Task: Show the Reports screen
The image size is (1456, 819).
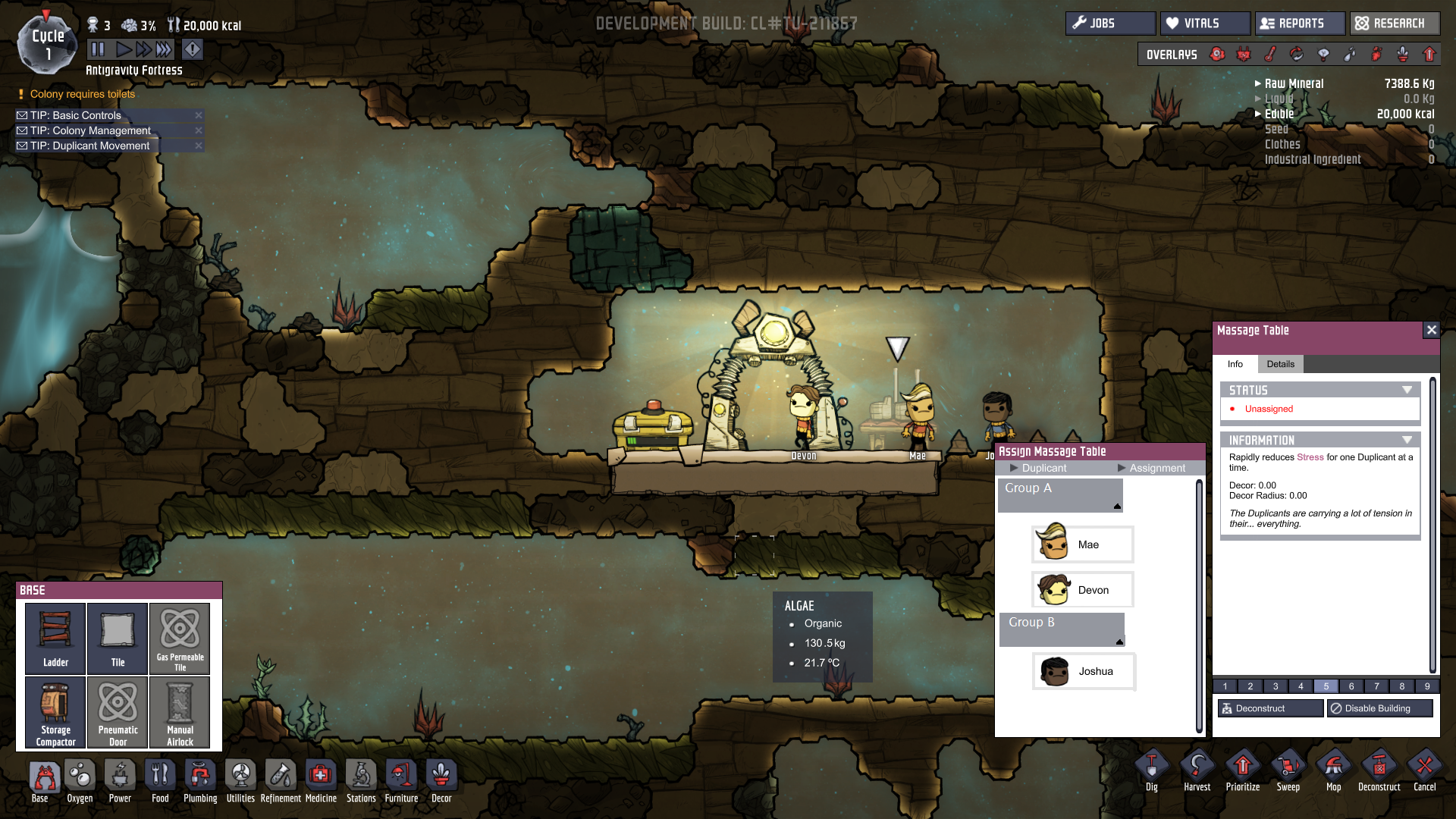Action: (1300, 24)
